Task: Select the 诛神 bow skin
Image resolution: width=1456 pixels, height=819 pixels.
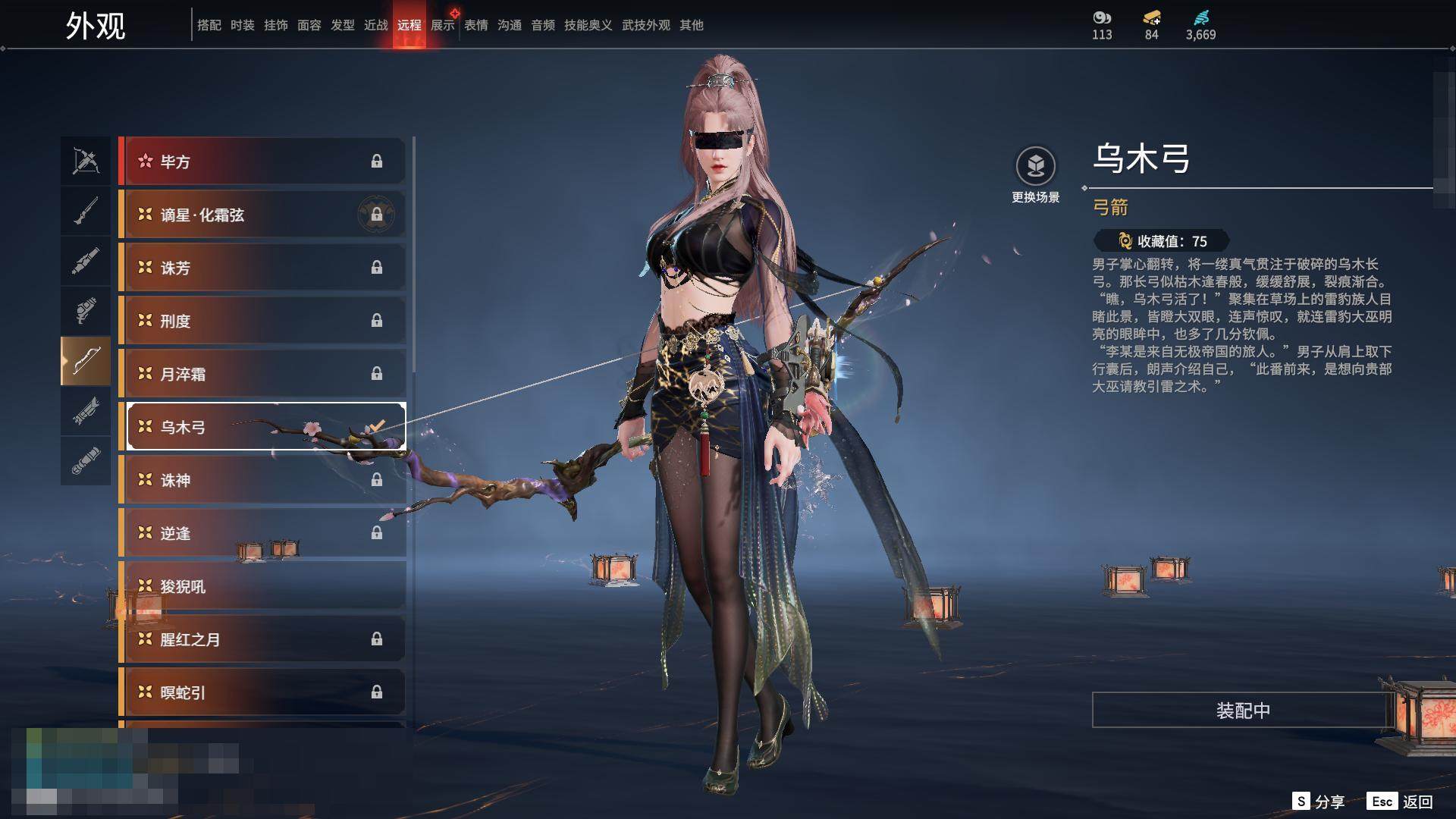Action: [x=262, y=480]
